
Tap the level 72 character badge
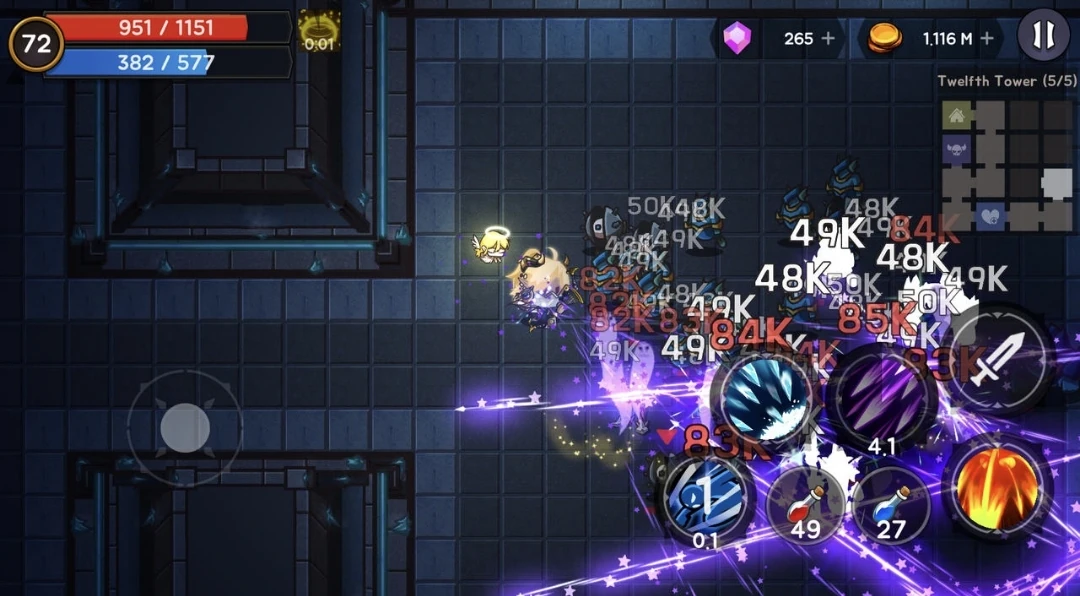click(x=36, y=43)
